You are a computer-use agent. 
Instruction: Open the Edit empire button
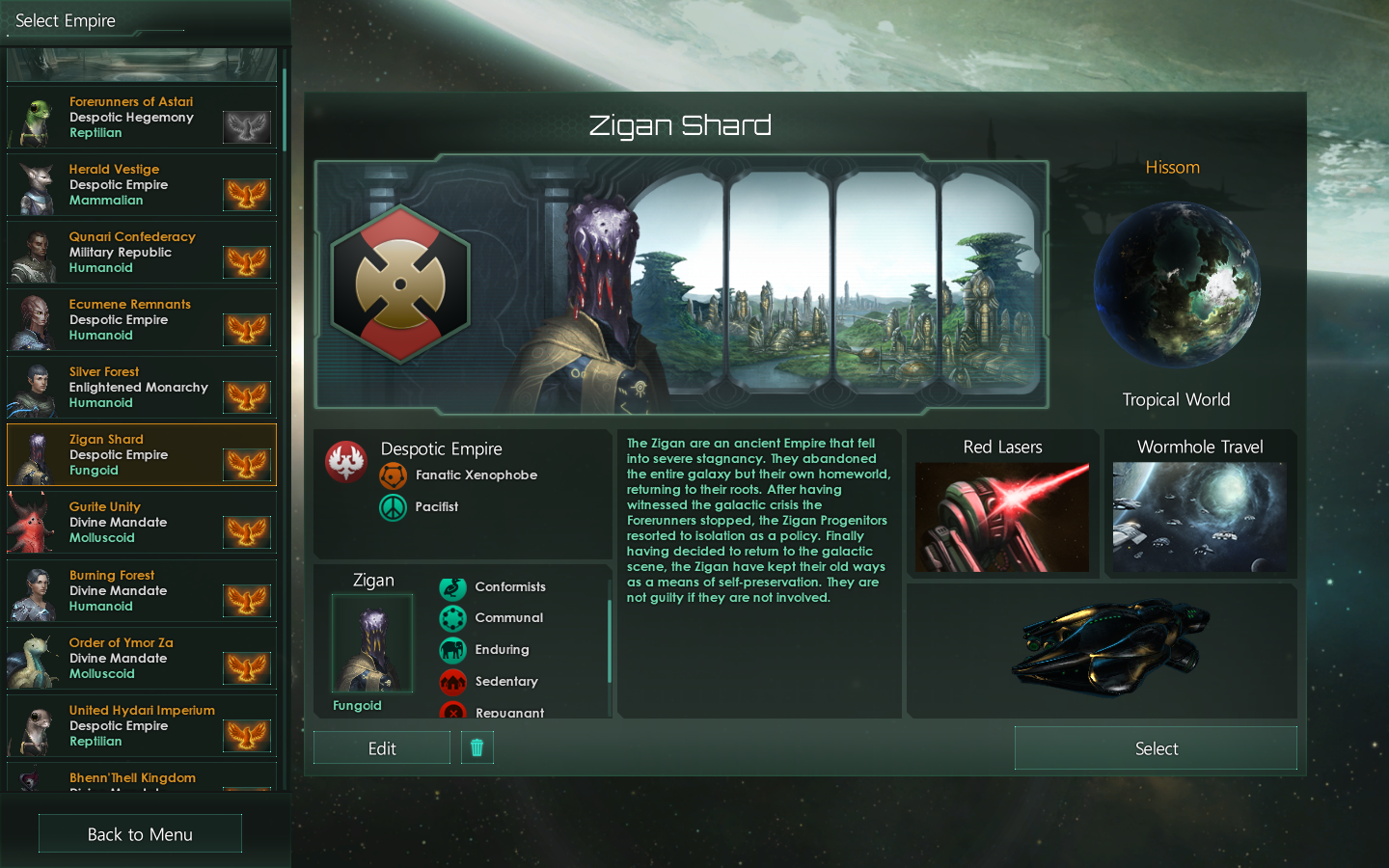point(382,748)
